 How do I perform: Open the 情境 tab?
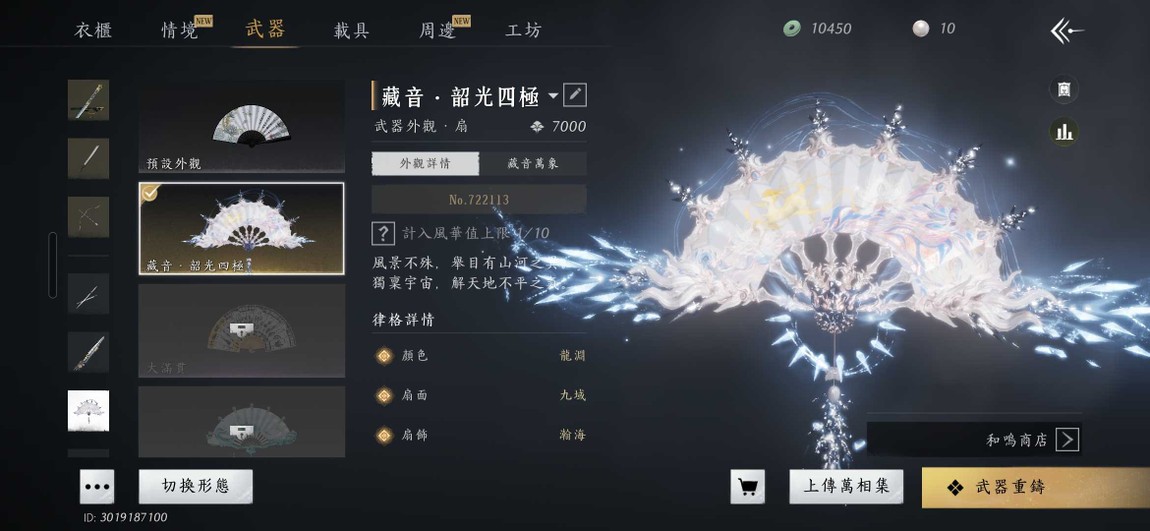pyautogui.click(x=181, y=29)
